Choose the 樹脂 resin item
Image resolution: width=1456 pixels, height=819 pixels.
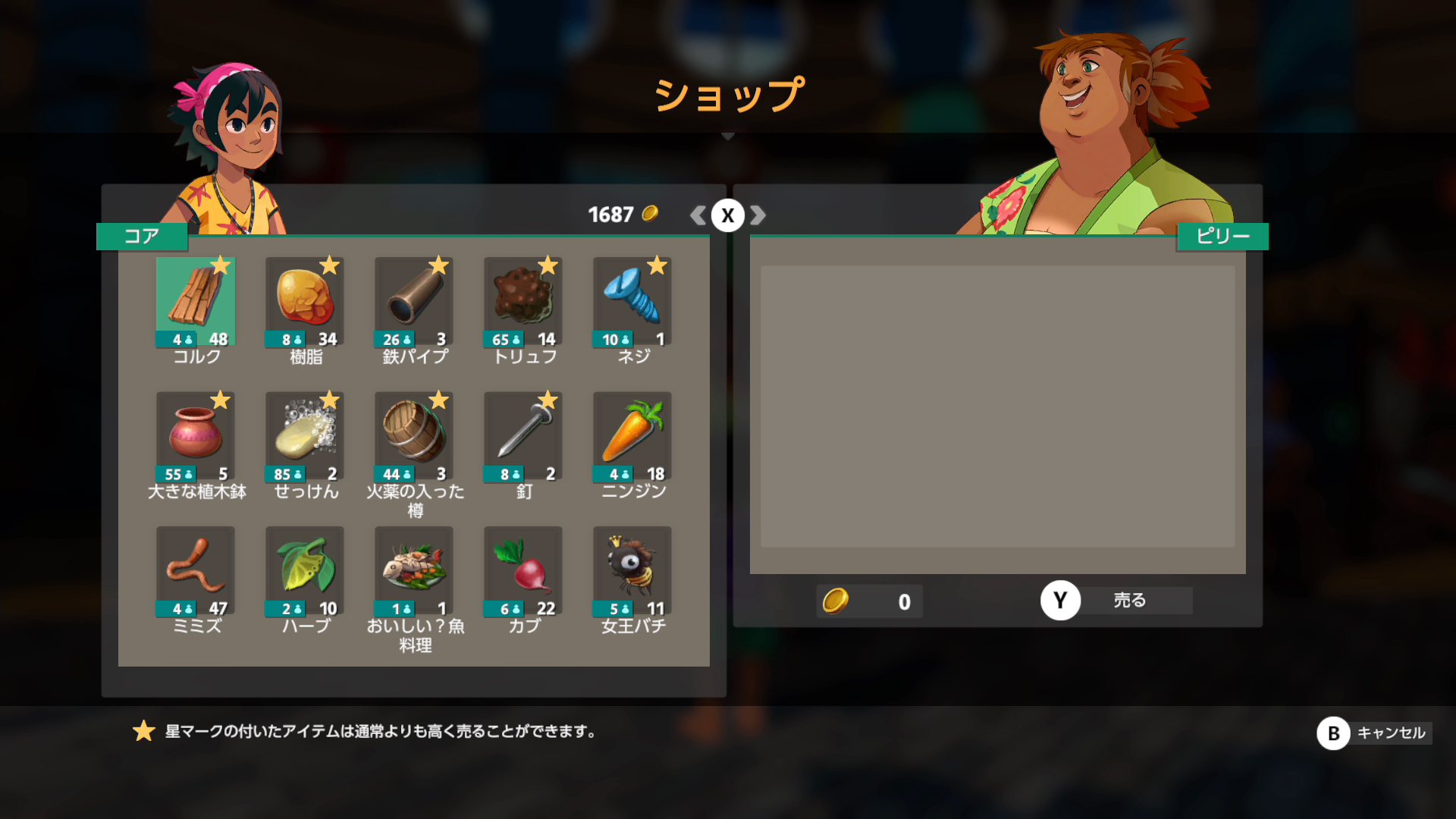click(x=305, y=302)
